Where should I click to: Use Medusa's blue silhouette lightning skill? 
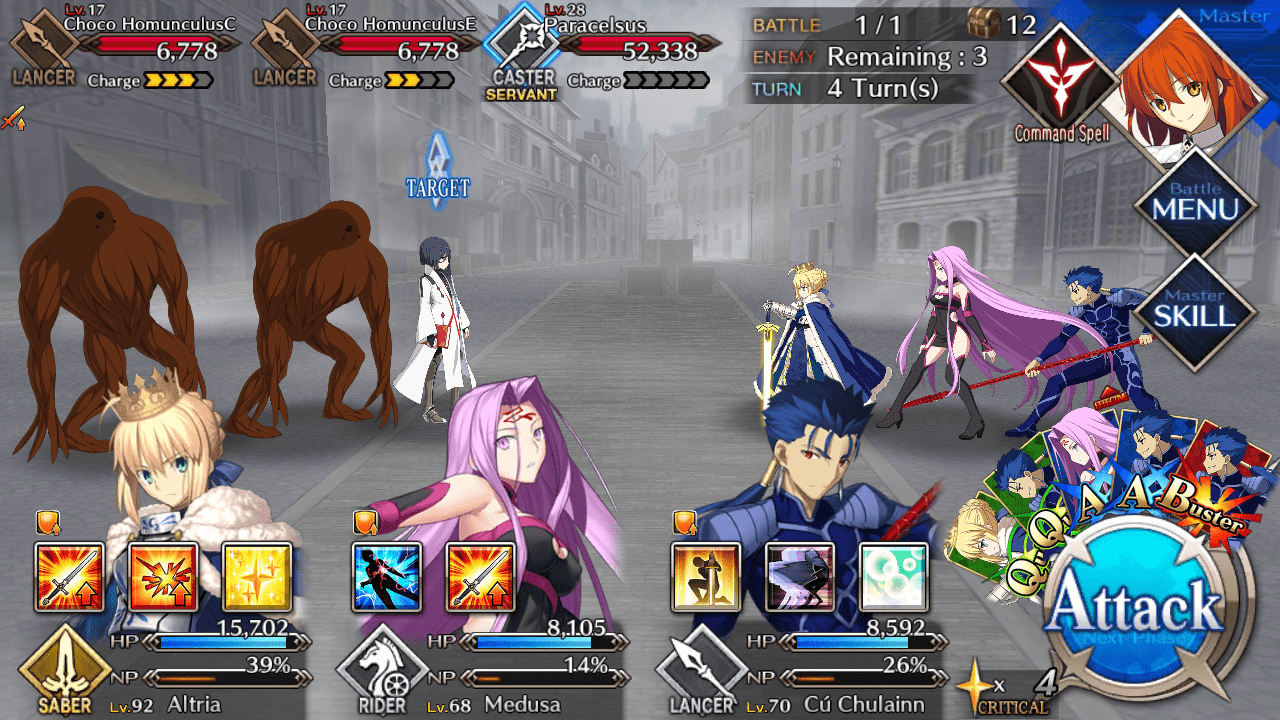click(387, 577)
